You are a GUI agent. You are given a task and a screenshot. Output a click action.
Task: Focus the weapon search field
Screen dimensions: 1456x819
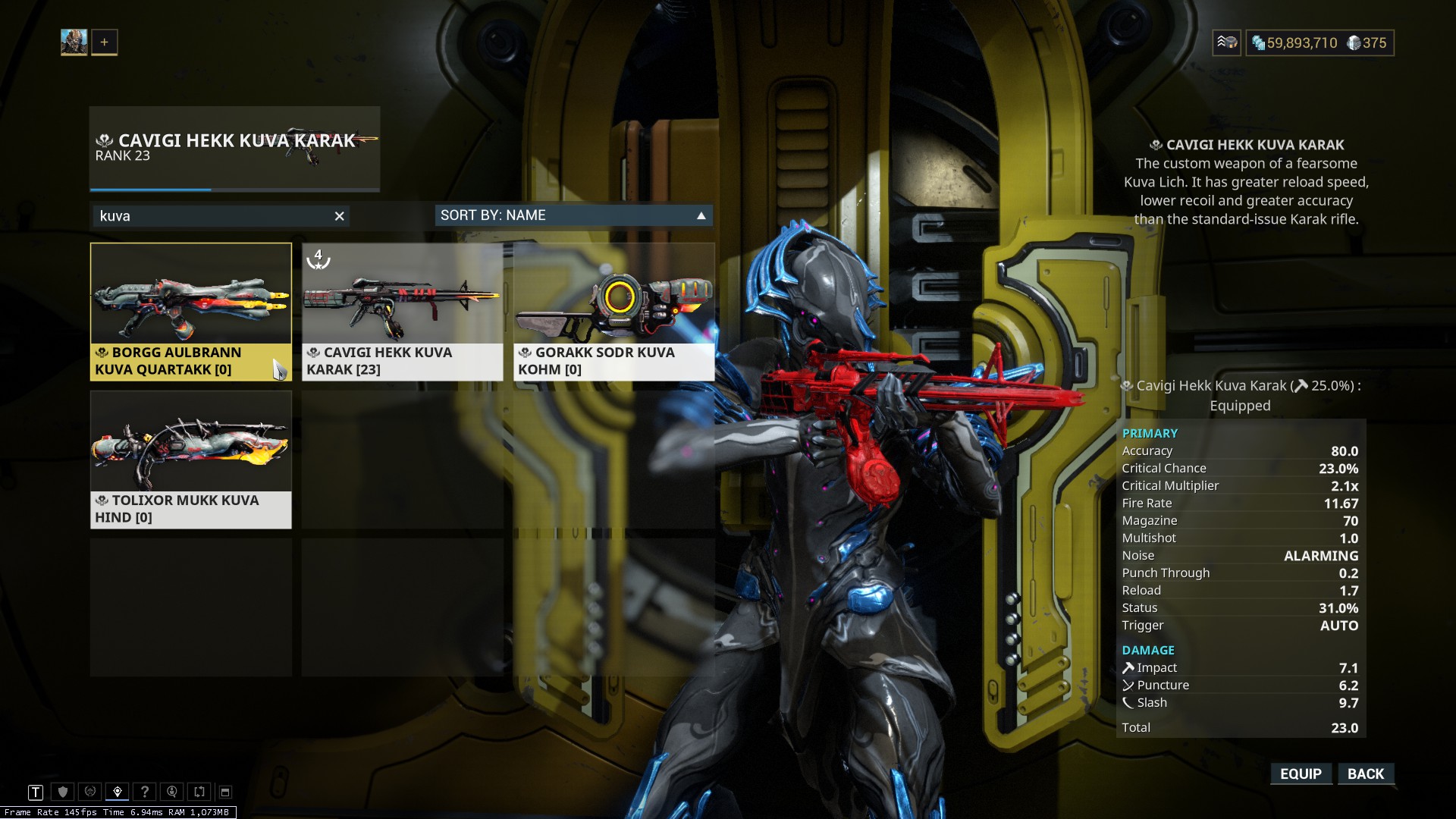212,216
